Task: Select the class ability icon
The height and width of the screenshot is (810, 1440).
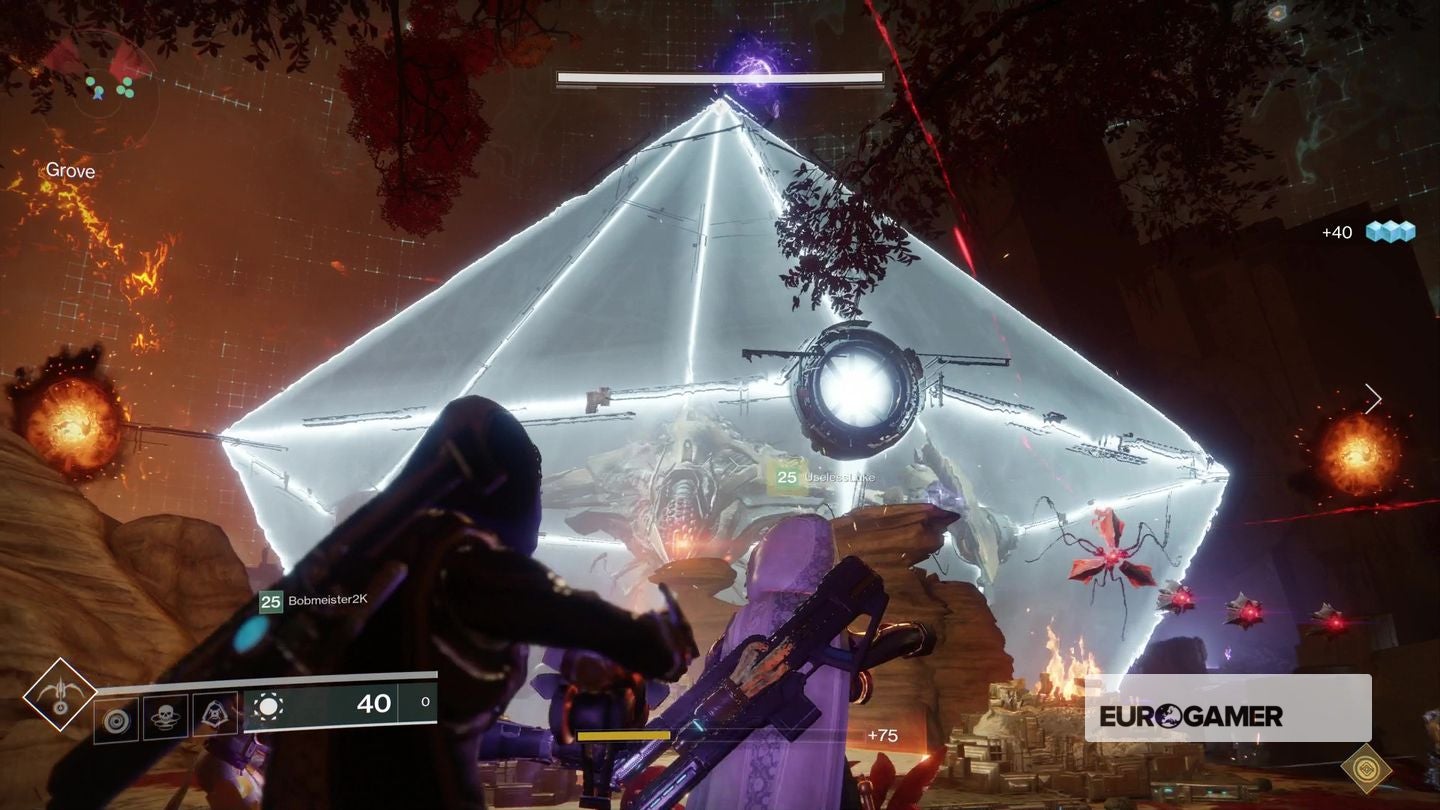Action: (212, 712)
